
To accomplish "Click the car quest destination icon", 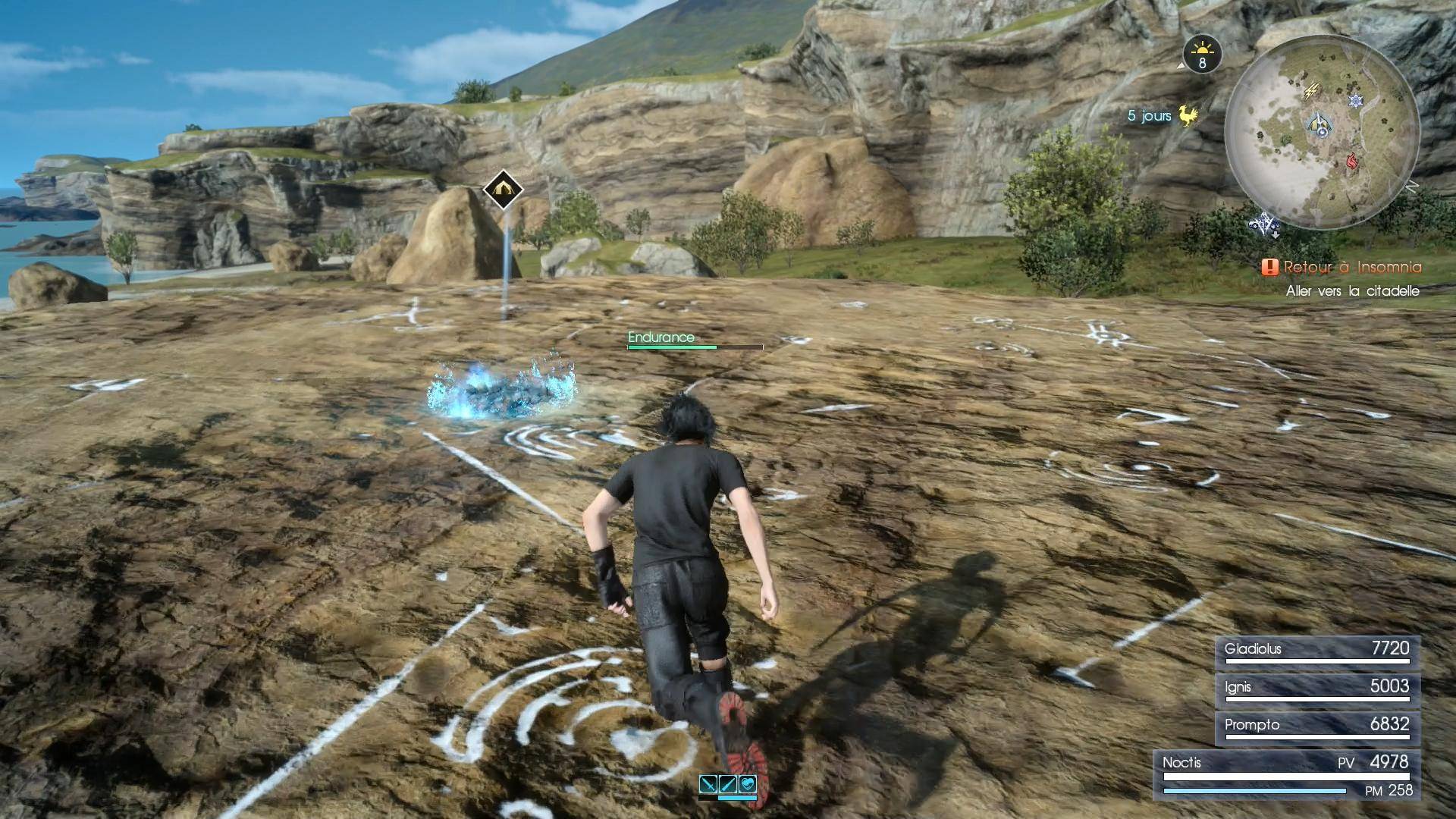I will [x=1264, y=224].
